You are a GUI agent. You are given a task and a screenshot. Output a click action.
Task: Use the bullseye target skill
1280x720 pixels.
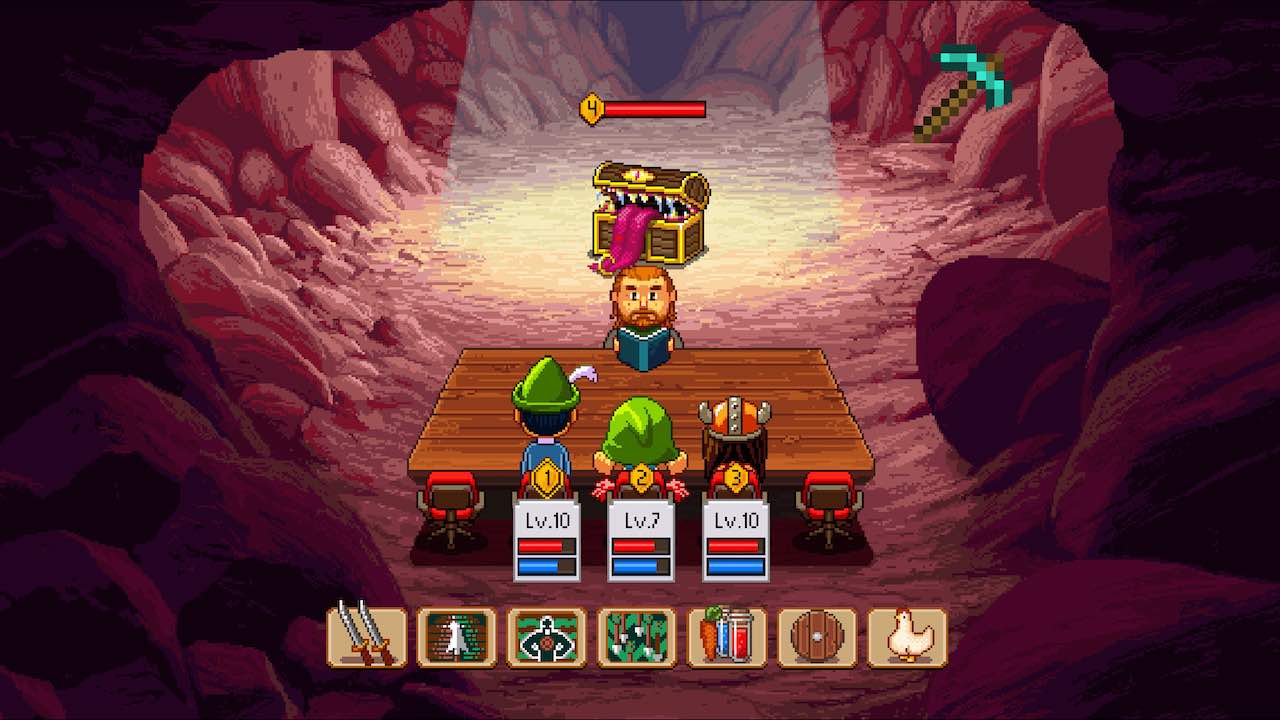point(546,637)
